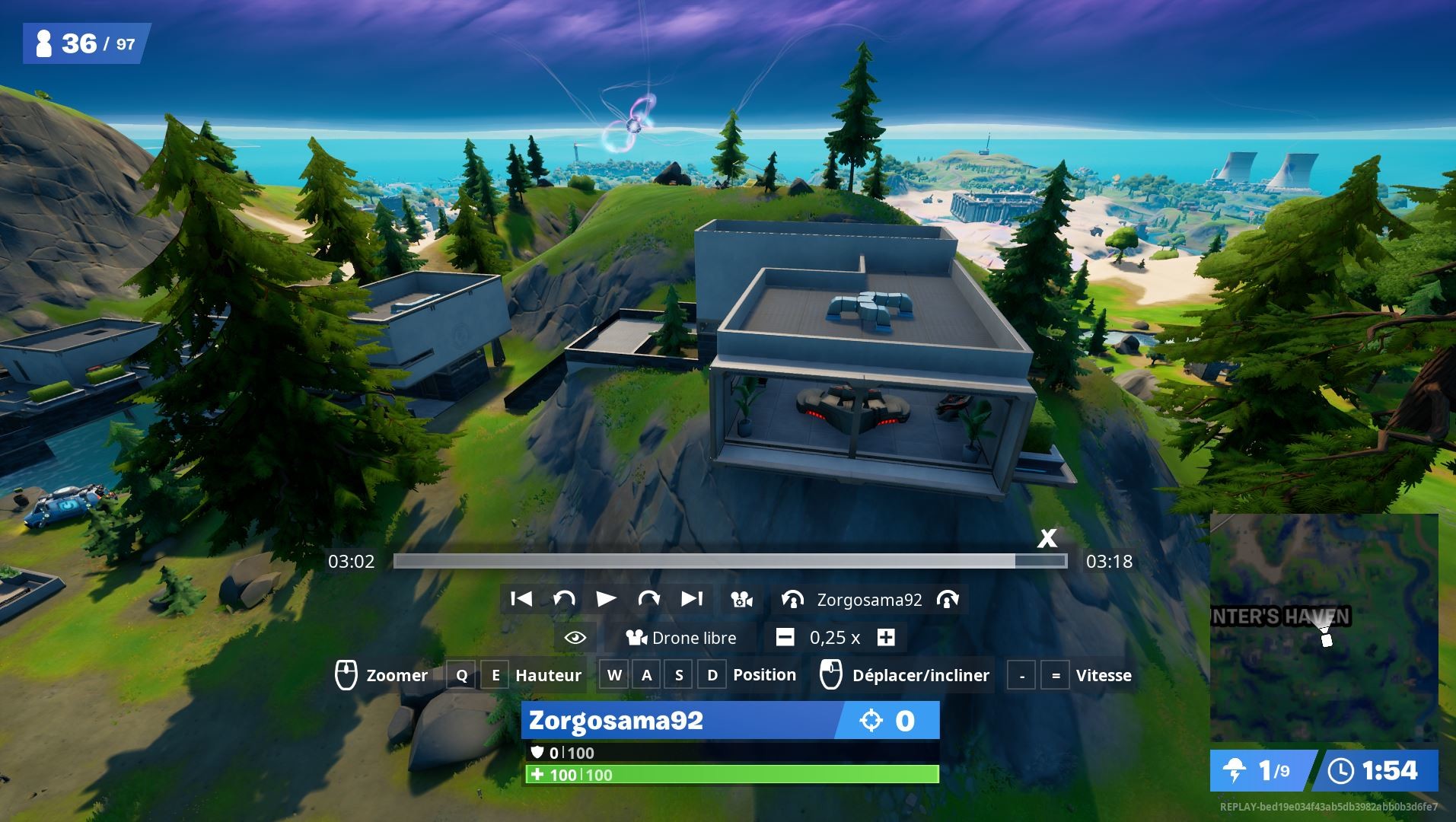
Task: Close the replay timeline with the X
Action: tap(1048, 539)
